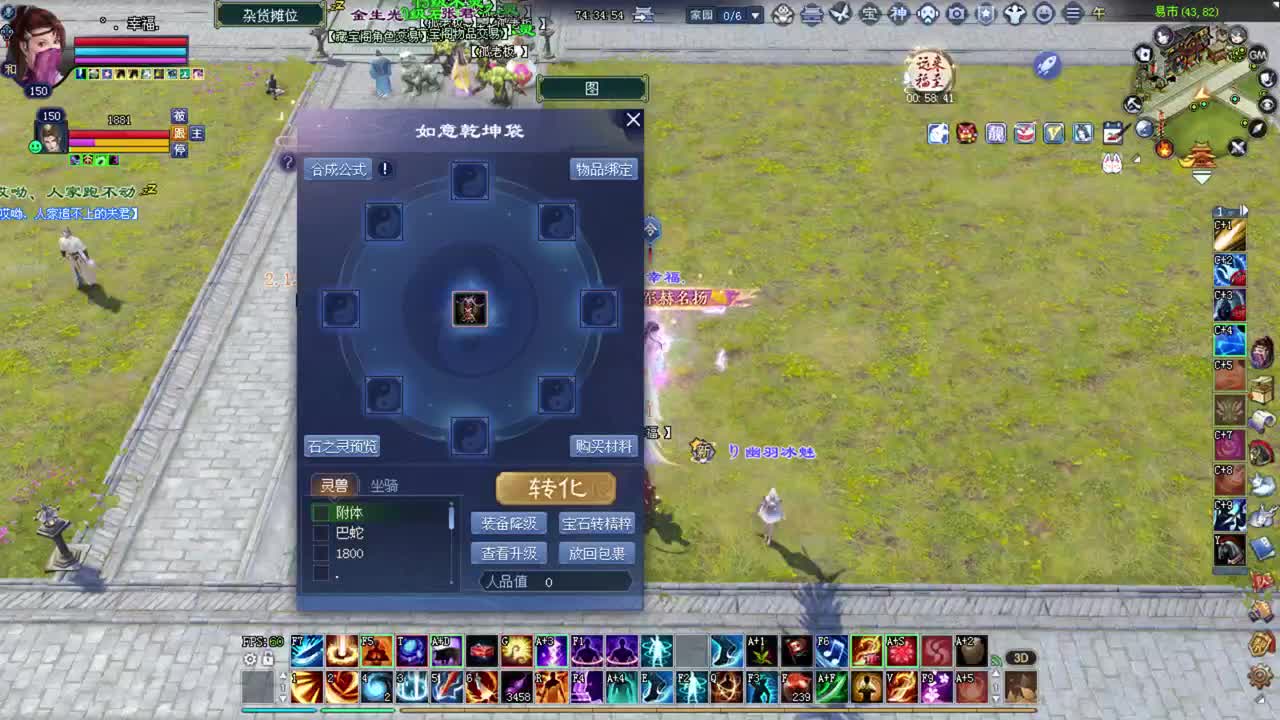Open the 石之灵预览 stone spirit preview
The height and width of the screenshot is (720, 1280).
342,447
